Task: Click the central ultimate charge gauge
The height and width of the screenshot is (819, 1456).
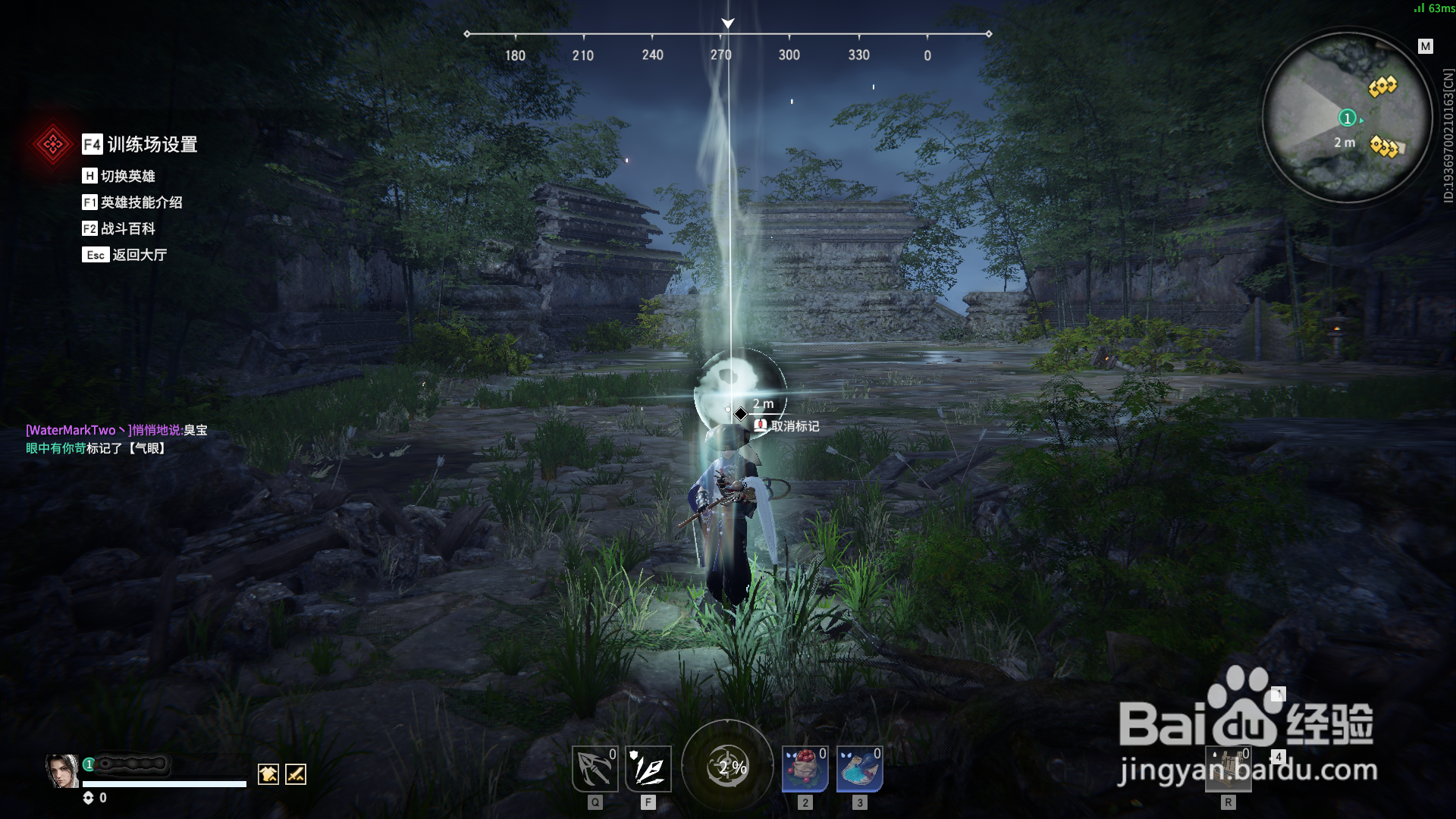Action: (x=728, y=767)
